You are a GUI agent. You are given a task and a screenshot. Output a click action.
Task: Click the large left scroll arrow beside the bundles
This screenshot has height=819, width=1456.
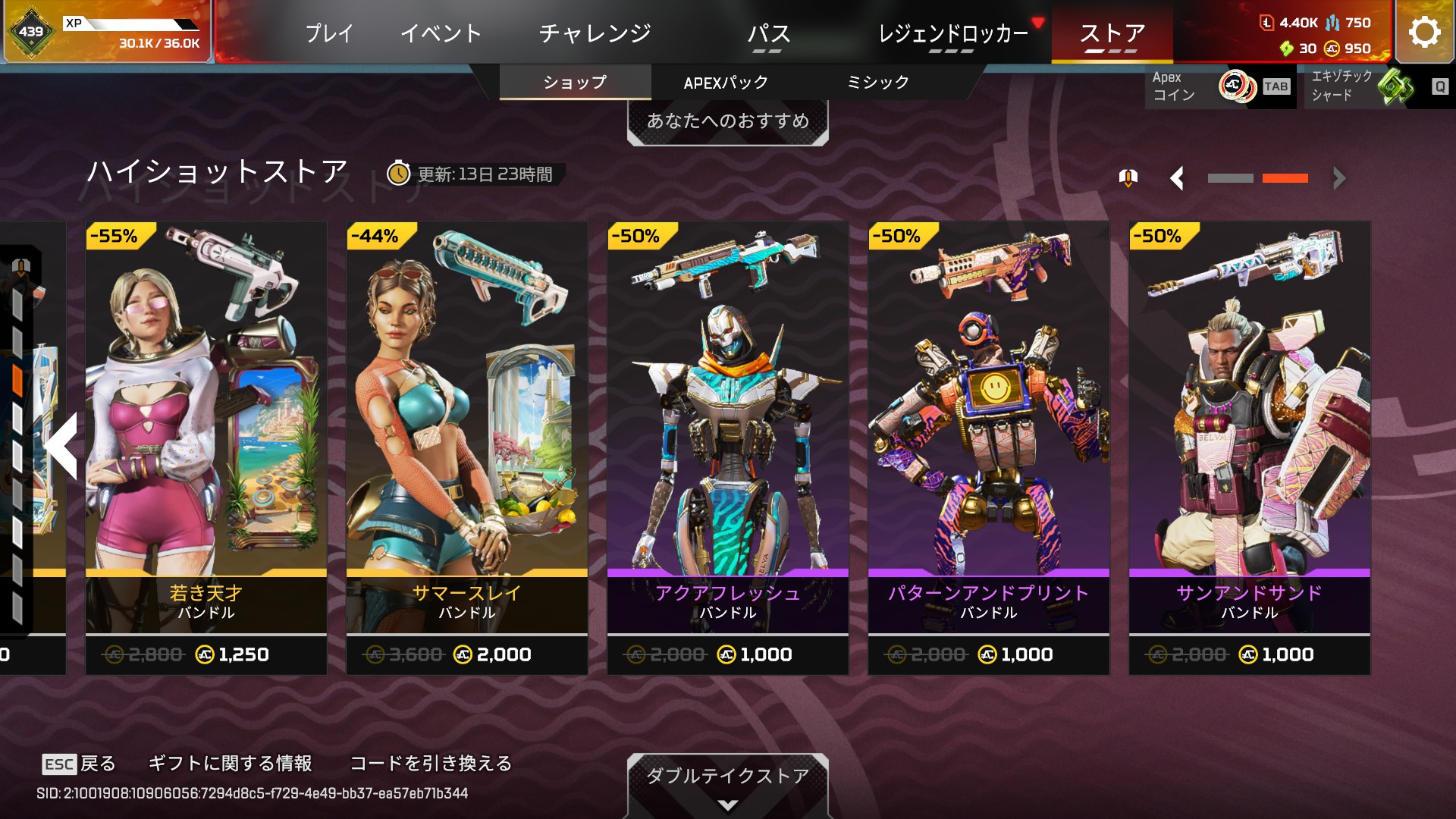(x=62, y=446)
